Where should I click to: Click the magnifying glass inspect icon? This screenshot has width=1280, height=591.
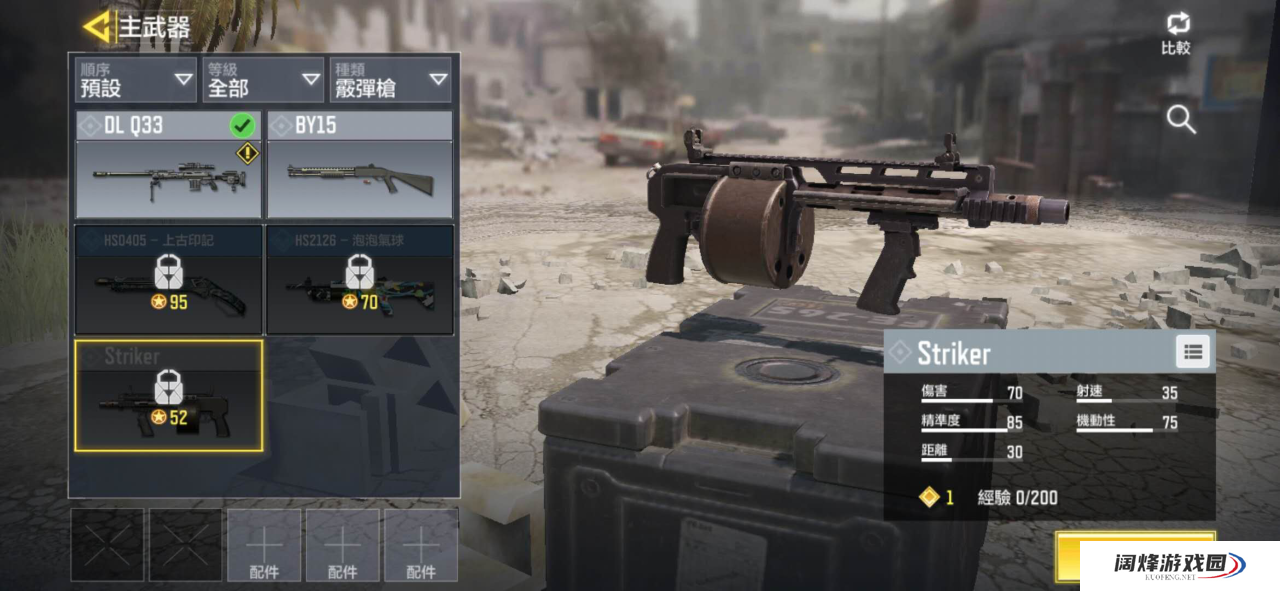tap(1181, 120)
